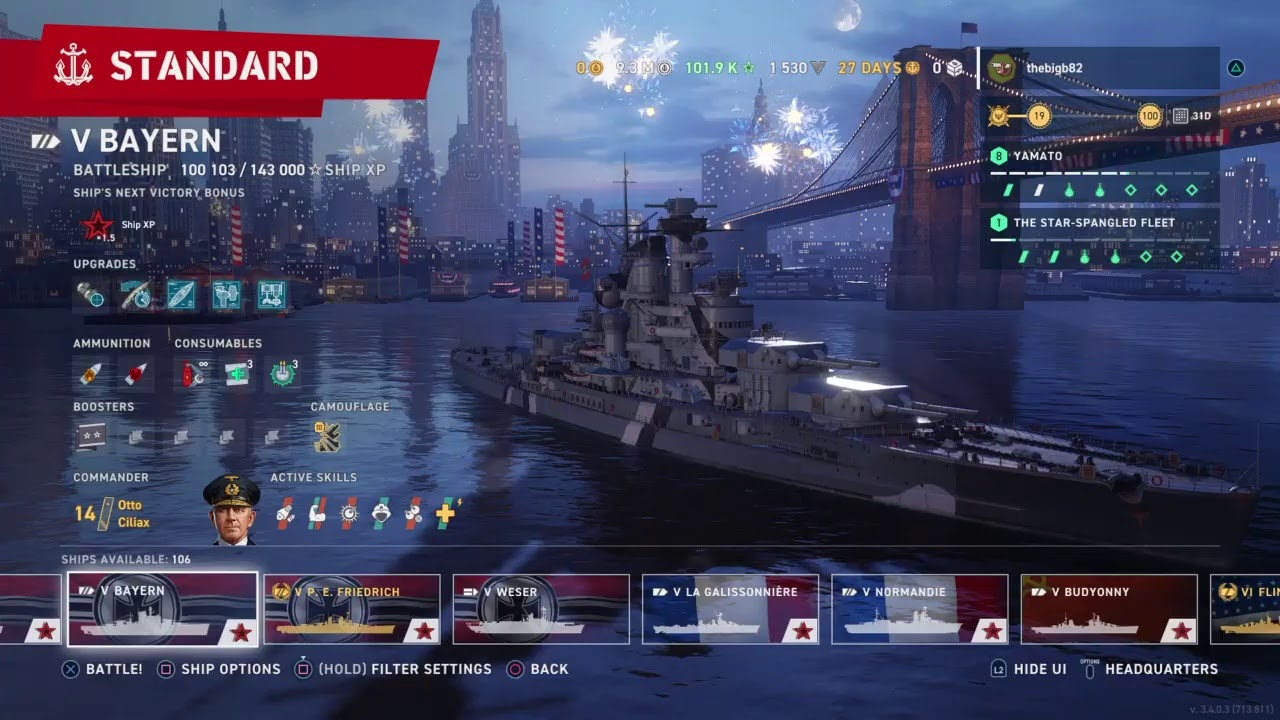Open The Star-Spangled Fleet event panel
The height and width of the screenshot is (720, 1280).
(1098, 238)
